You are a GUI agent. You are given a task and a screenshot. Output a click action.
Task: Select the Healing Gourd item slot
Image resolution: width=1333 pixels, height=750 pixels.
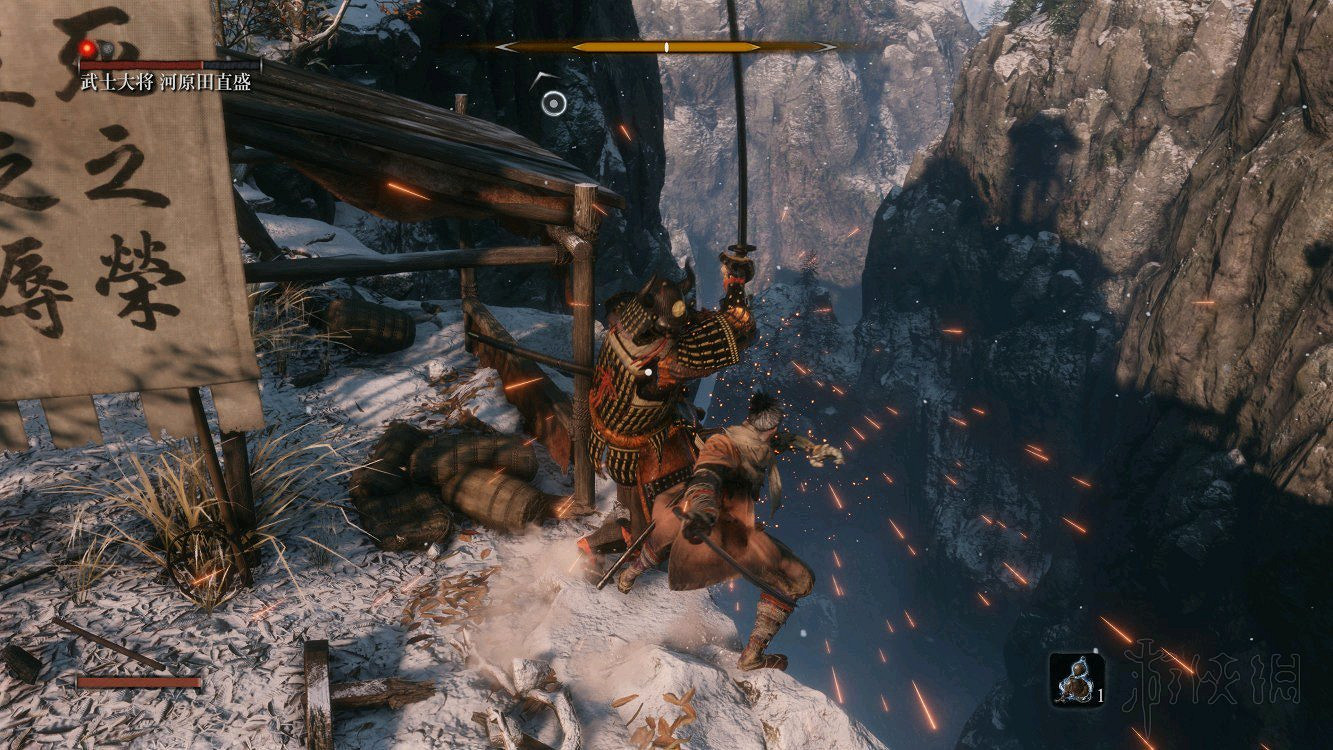[x=1077, y=681]
